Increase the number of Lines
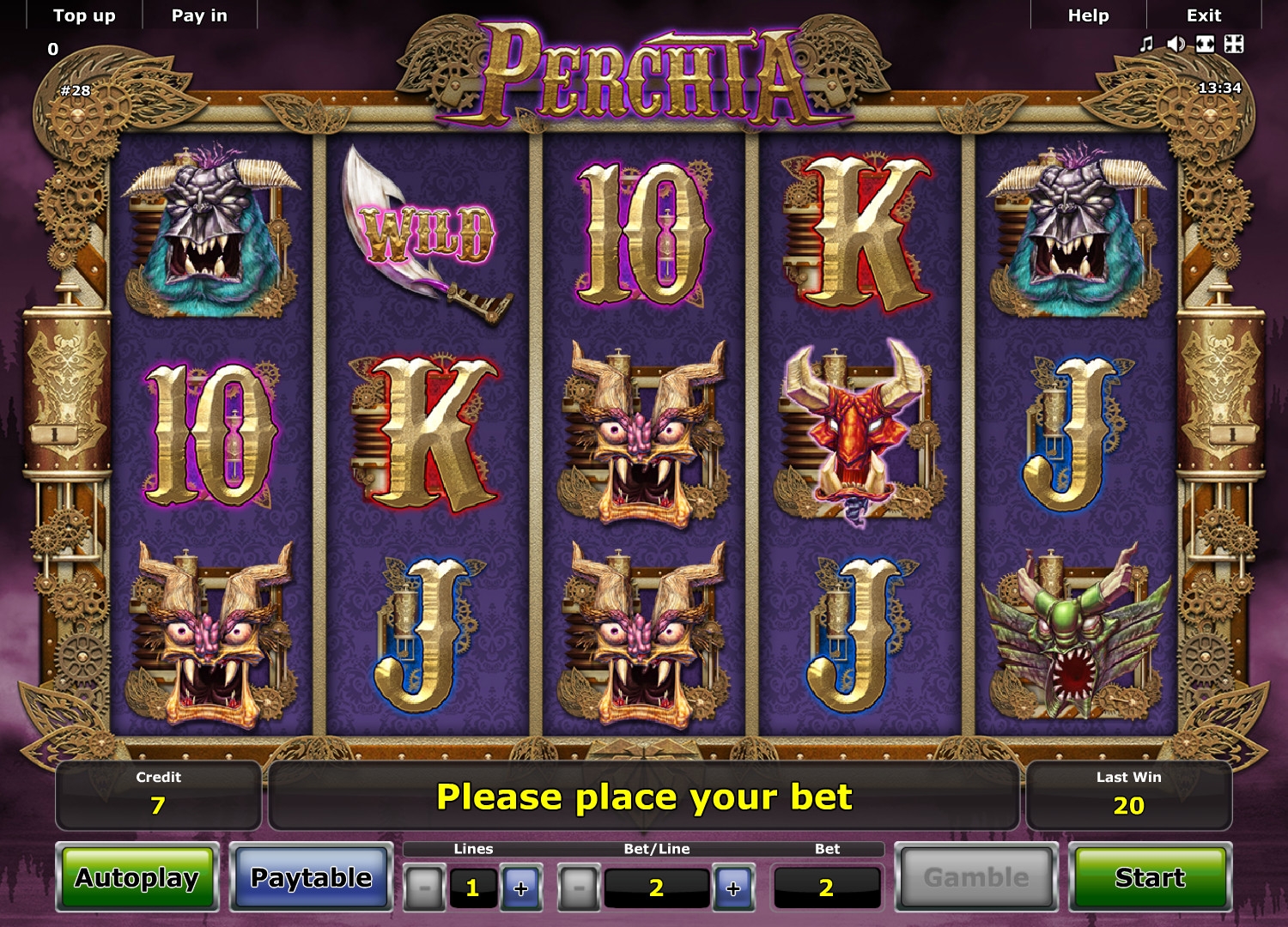Screen dimensions: 1288x927 [x=521, y=888]
